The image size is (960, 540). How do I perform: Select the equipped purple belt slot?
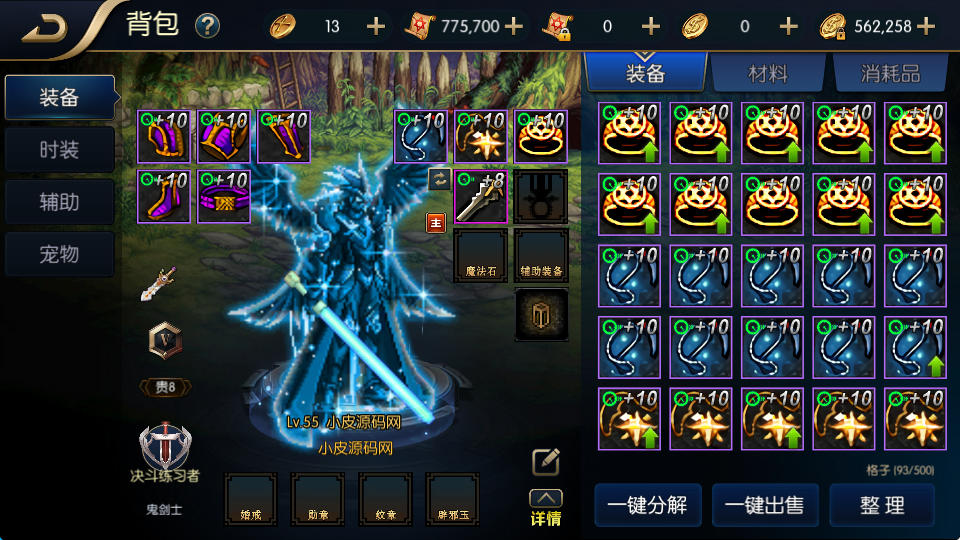click(224, 196)
